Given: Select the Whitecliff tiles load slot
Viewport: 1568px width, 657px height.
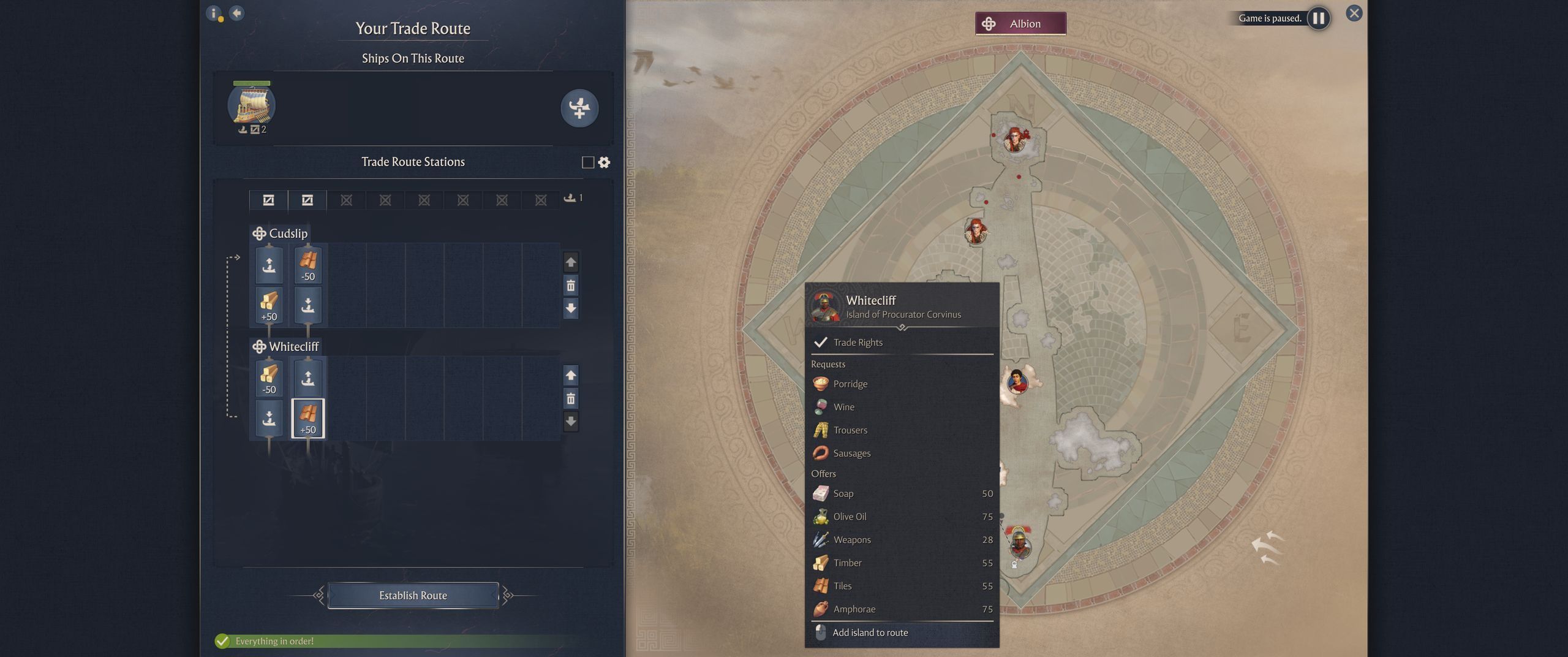Looking at the screenshot, I should pyautogui.click(x=307, y=419).
